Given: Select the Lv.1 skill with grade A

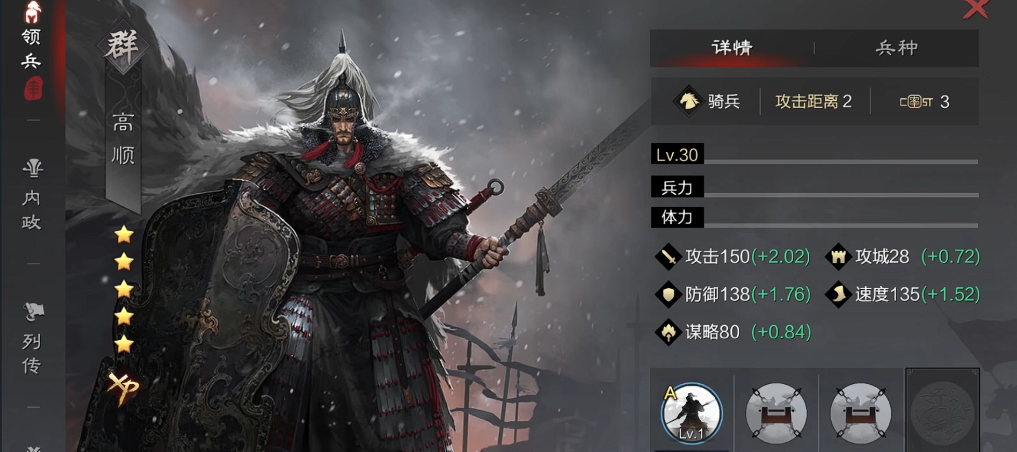Looking at the screenshot, I should [x=691, y=412].
